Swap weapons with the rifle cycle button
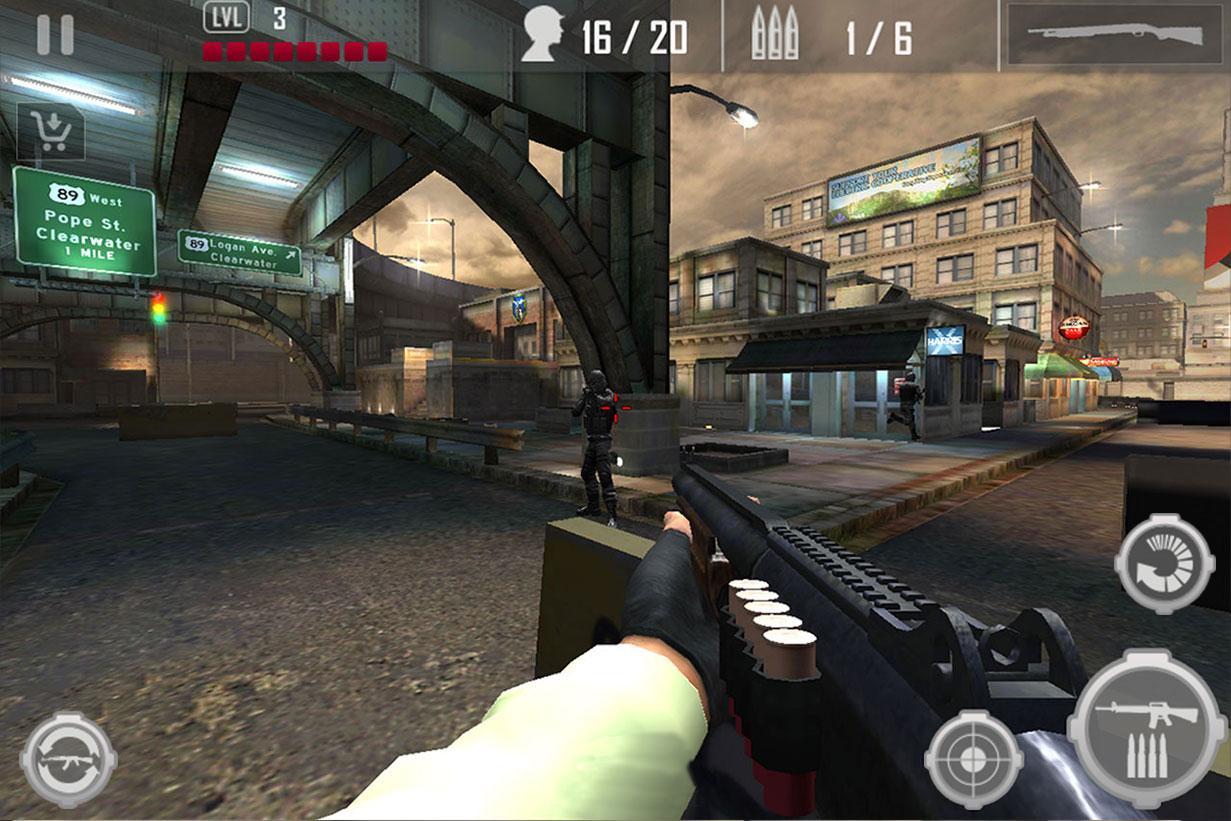1231x821 pixels. [68, 759]
